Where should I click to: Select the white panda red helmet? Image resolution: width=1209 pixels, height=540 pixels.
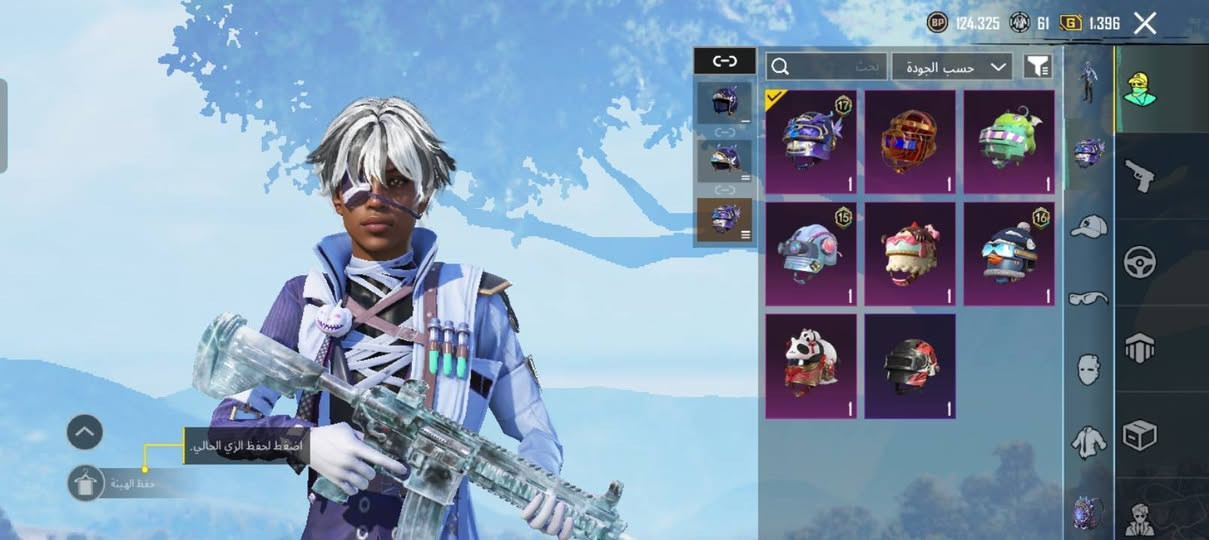coord(810,366)
